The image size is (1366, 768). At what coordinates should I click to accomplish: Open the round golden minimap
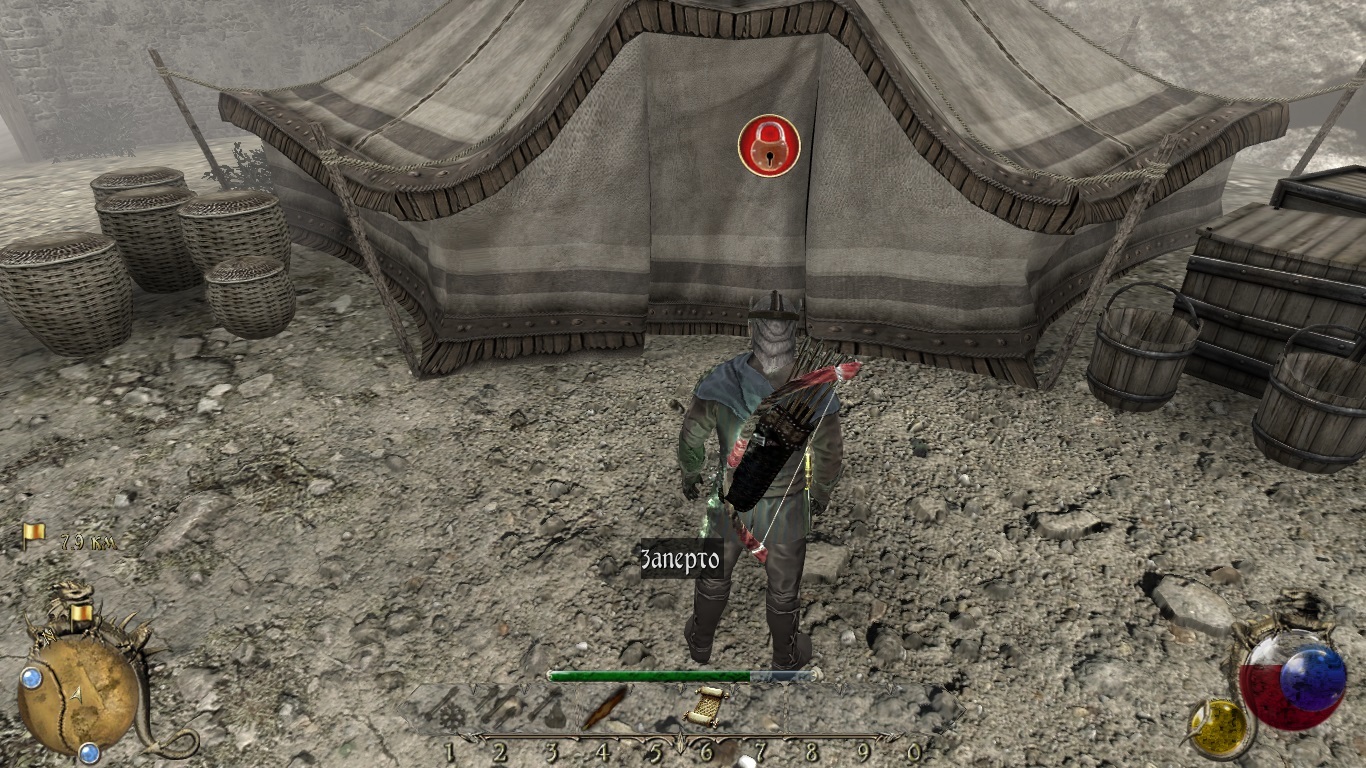point(78,696)
